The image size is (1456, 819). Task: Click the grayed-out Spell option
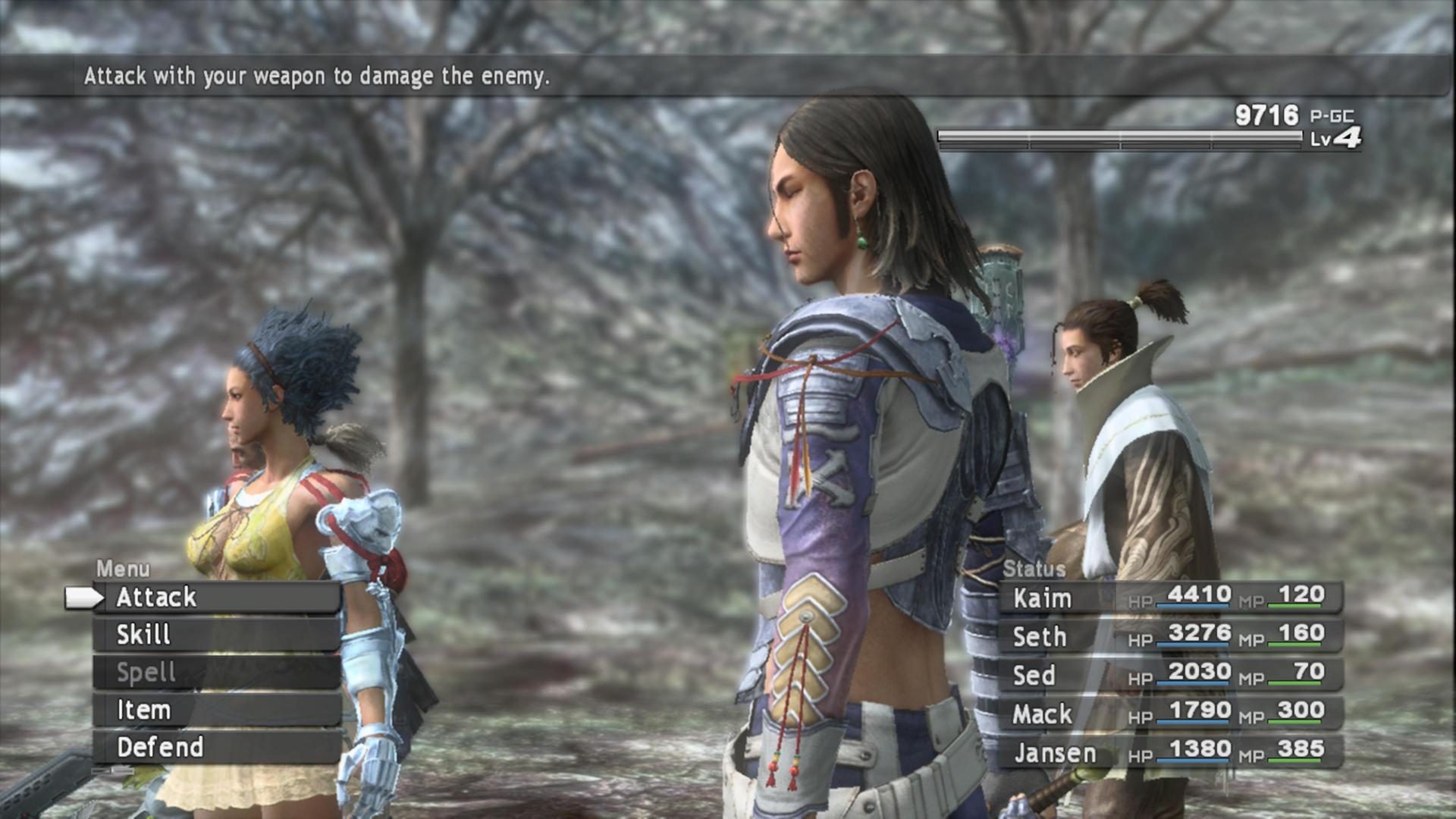point(148,673)
